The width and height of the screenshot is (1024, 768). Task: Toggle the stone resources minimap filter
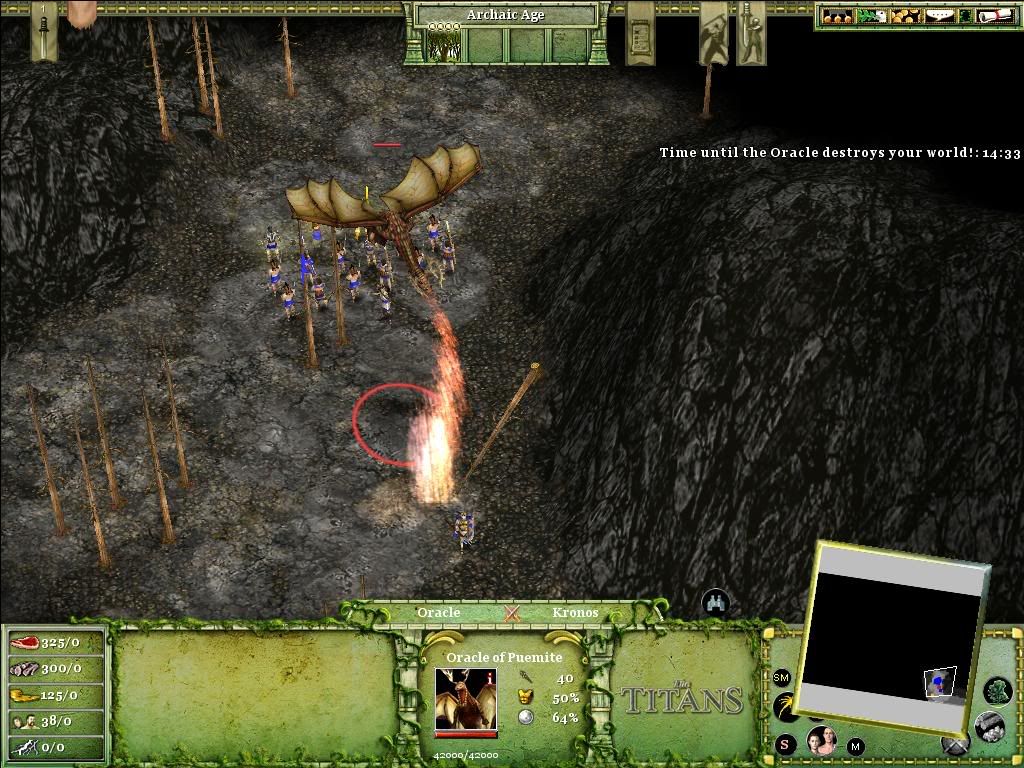[x=989, y=724]
